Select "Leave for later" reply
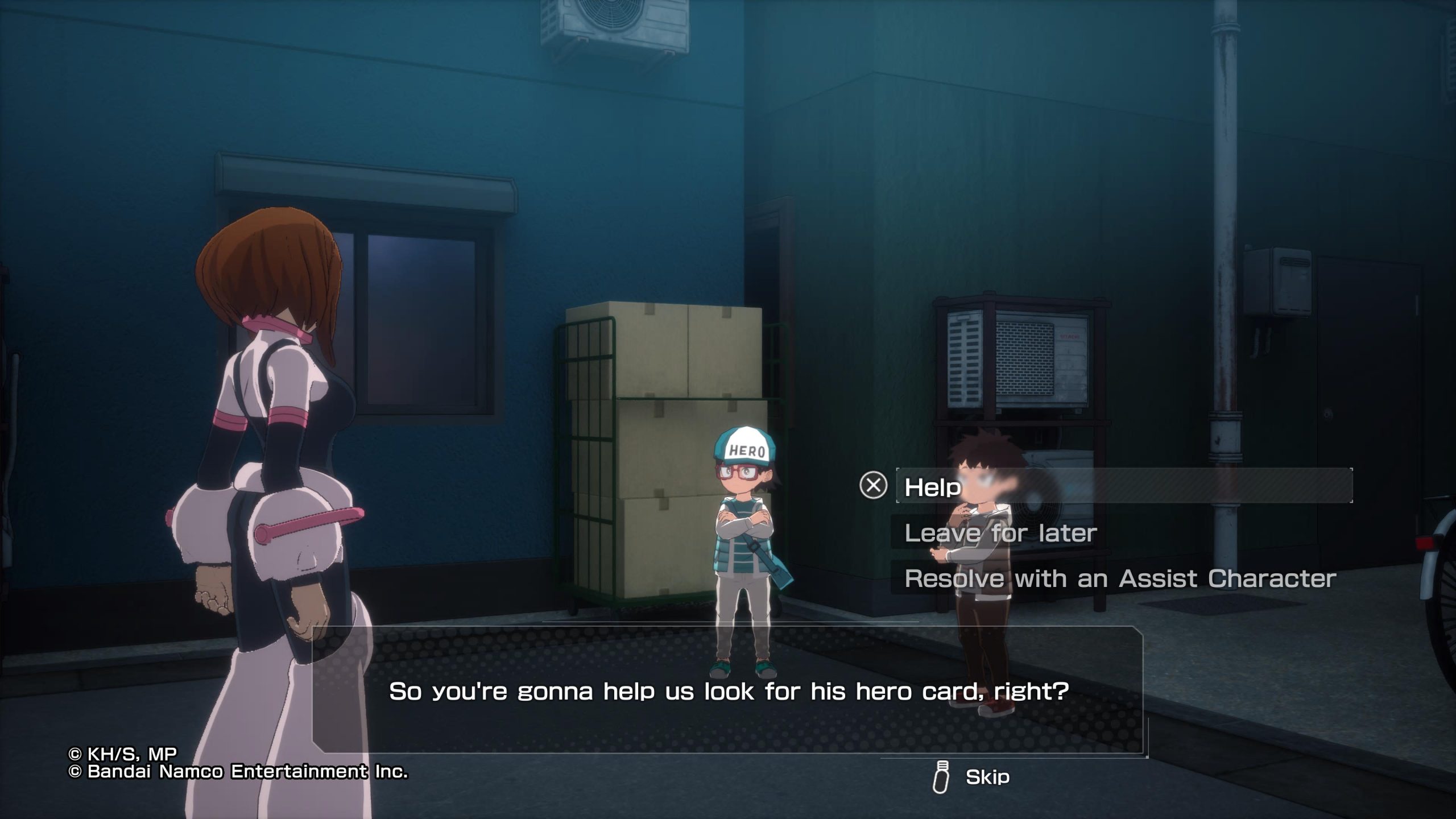The width and height of the screenshot is (1456, 819). pos(1000,533)
